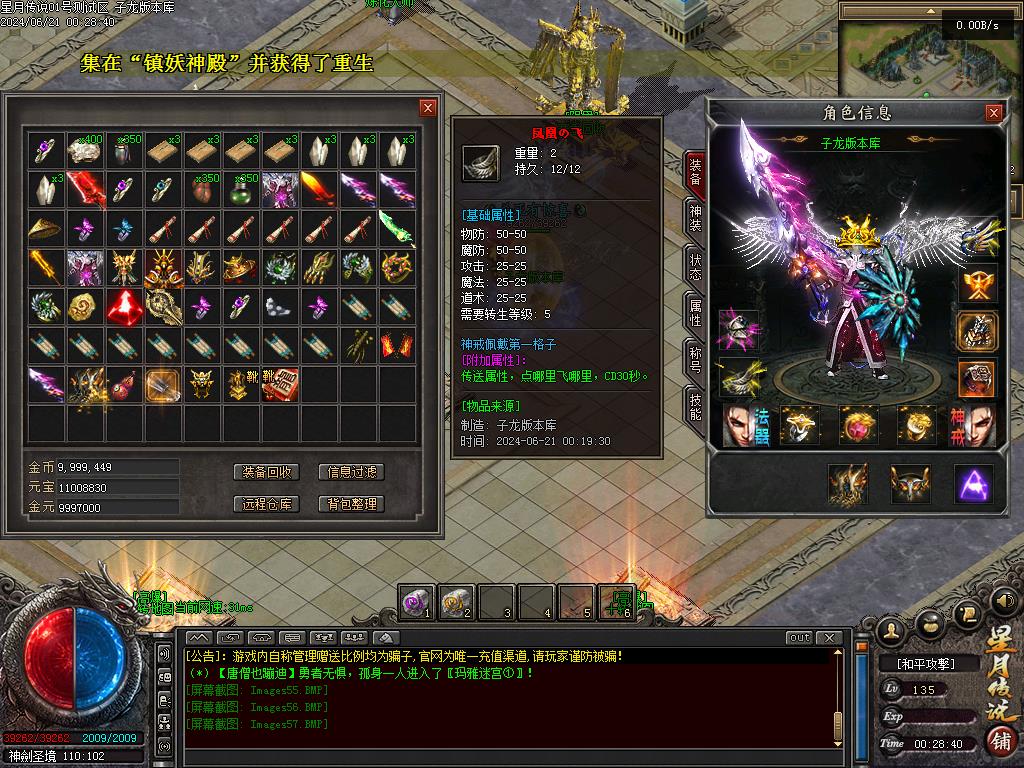Choose the red gourd item in bag

click(123, 385)
